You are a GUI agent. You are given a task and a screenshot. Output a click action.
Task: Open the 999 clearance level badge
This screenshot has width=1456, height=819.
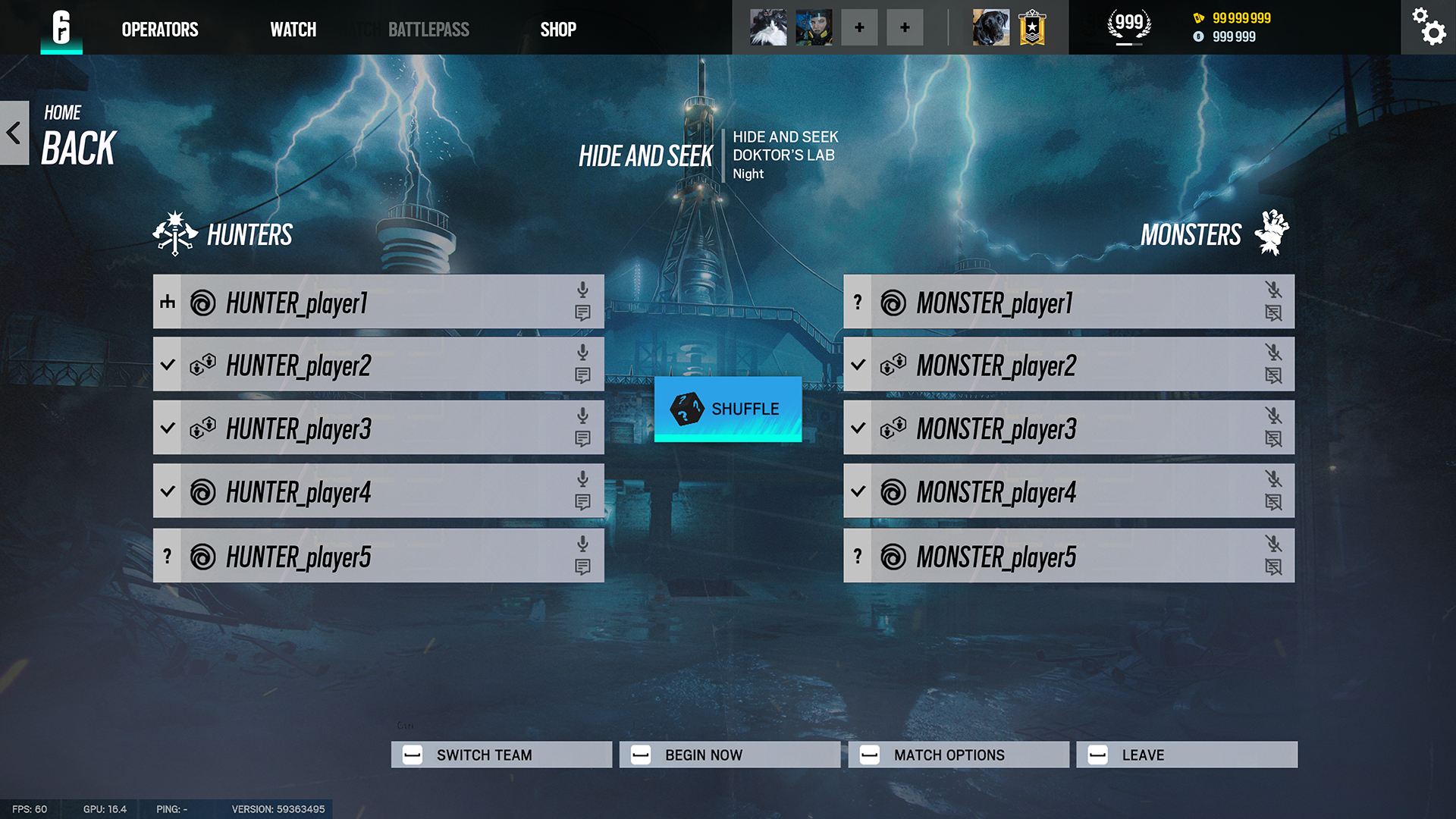(x=1129, y=25)
